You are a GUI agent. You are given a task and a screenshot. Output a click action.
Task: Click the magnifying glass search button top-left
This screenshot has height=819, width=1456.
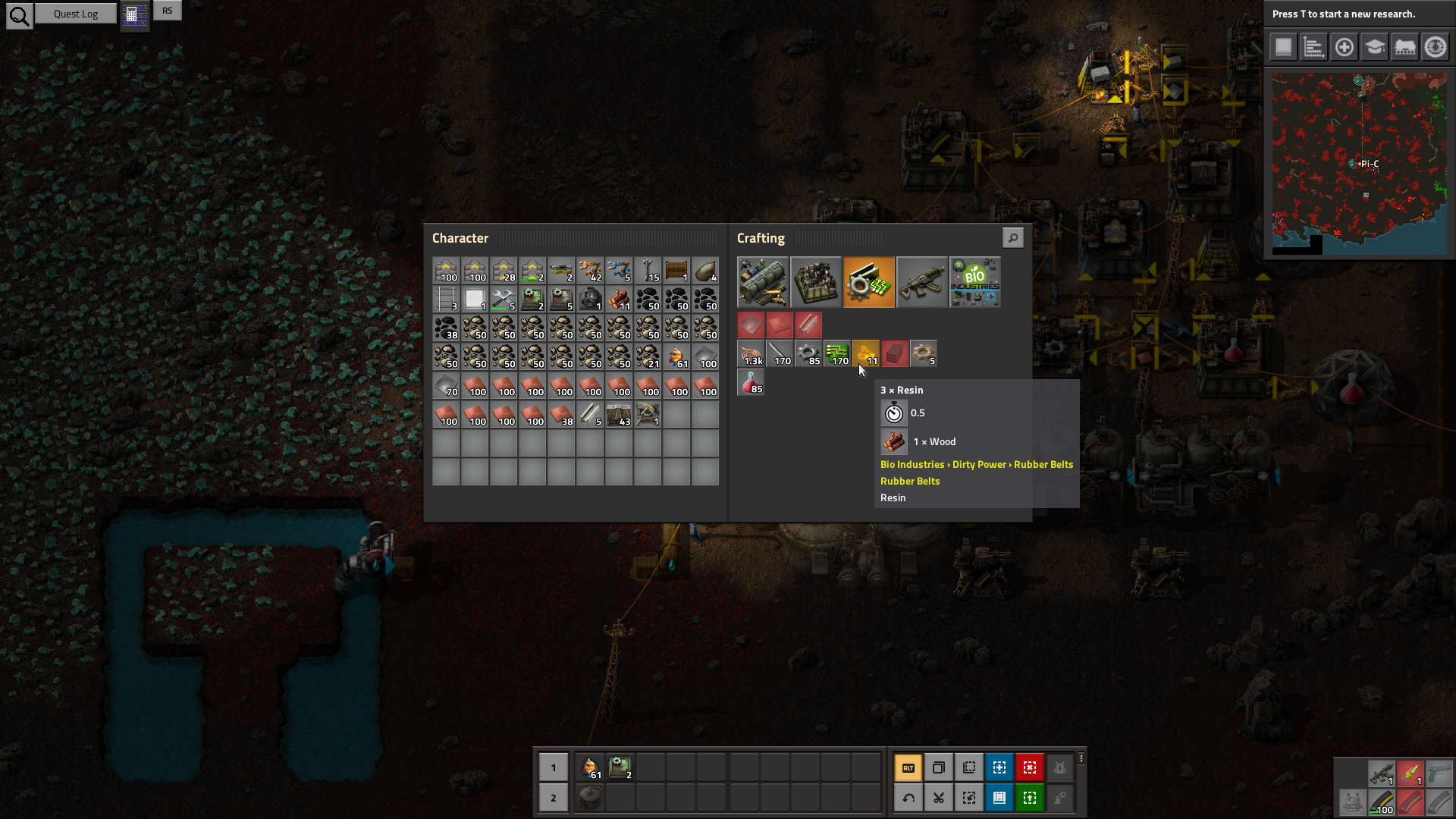tap(20, 15)
